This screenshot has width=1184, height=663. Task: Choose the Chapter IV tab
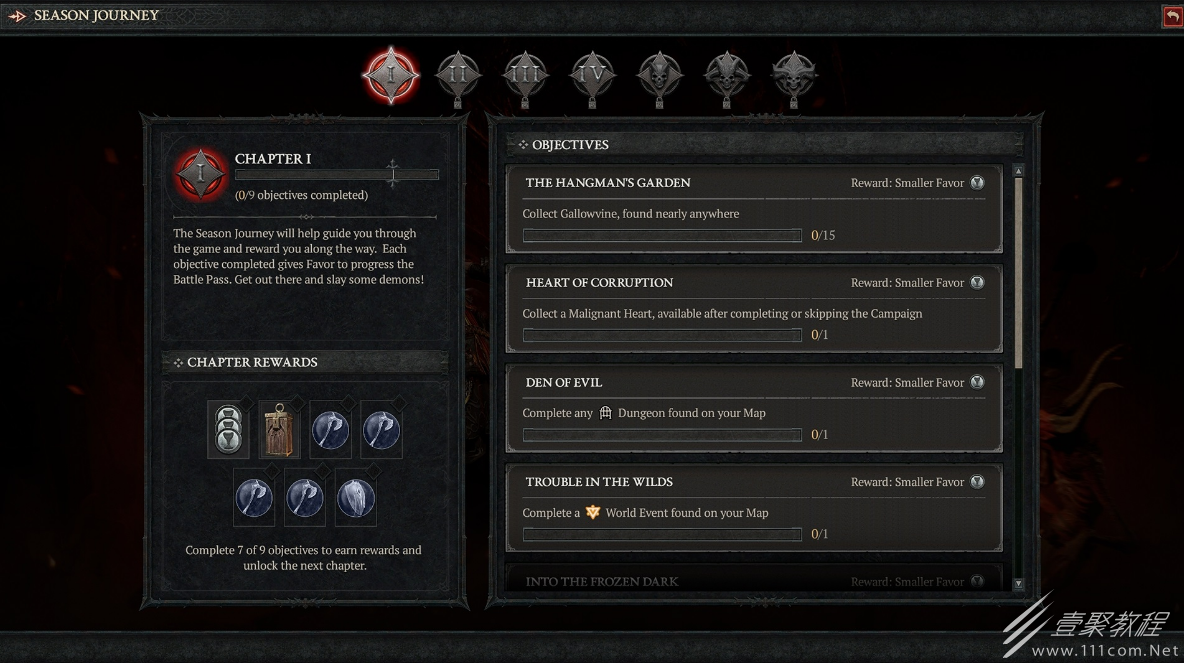593,73
